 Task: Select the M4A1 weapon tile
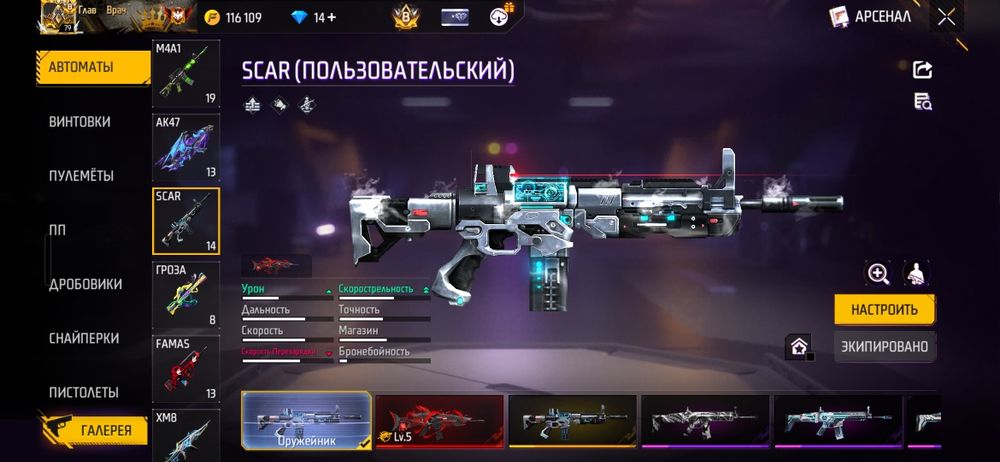click(x=185, y=73)
